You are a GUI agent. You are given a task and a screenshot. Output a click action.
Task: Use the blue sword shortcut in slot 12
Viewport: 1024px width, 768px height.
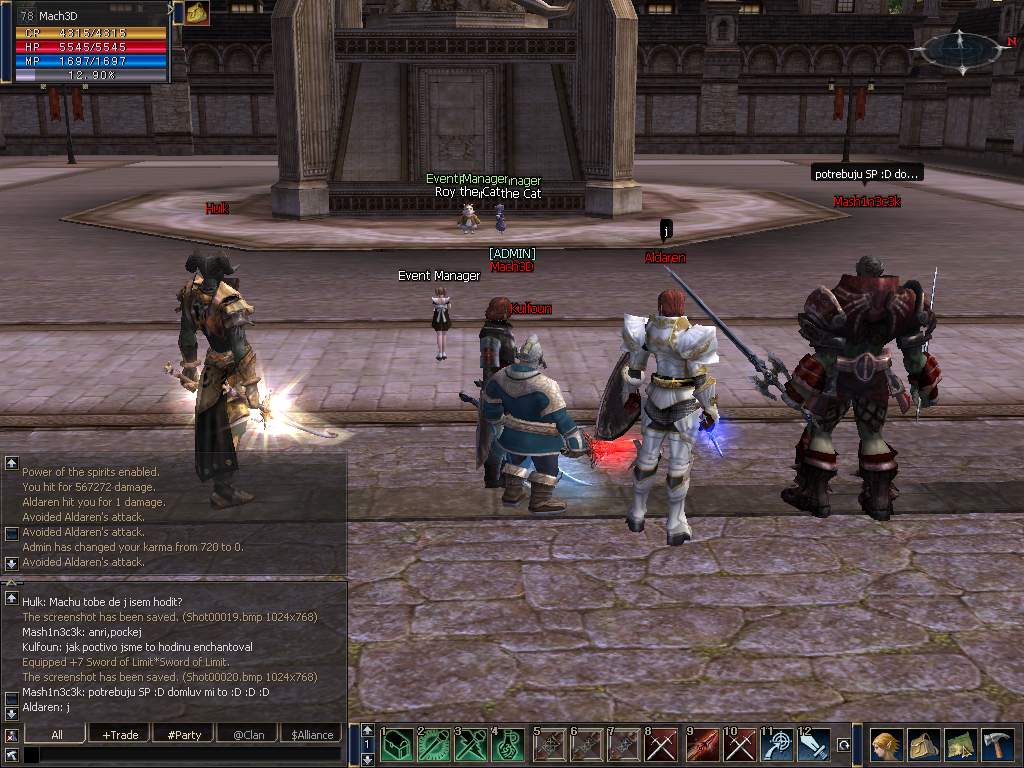click(x=815, y=745)
